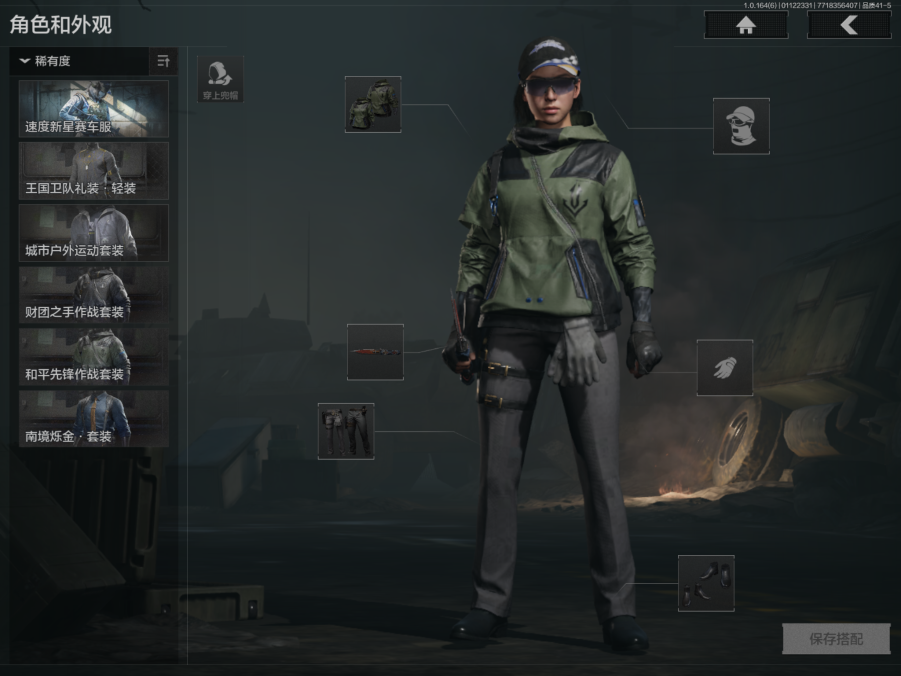Open the pants equipment slot
901x676 pixels.
pos(346,431)
